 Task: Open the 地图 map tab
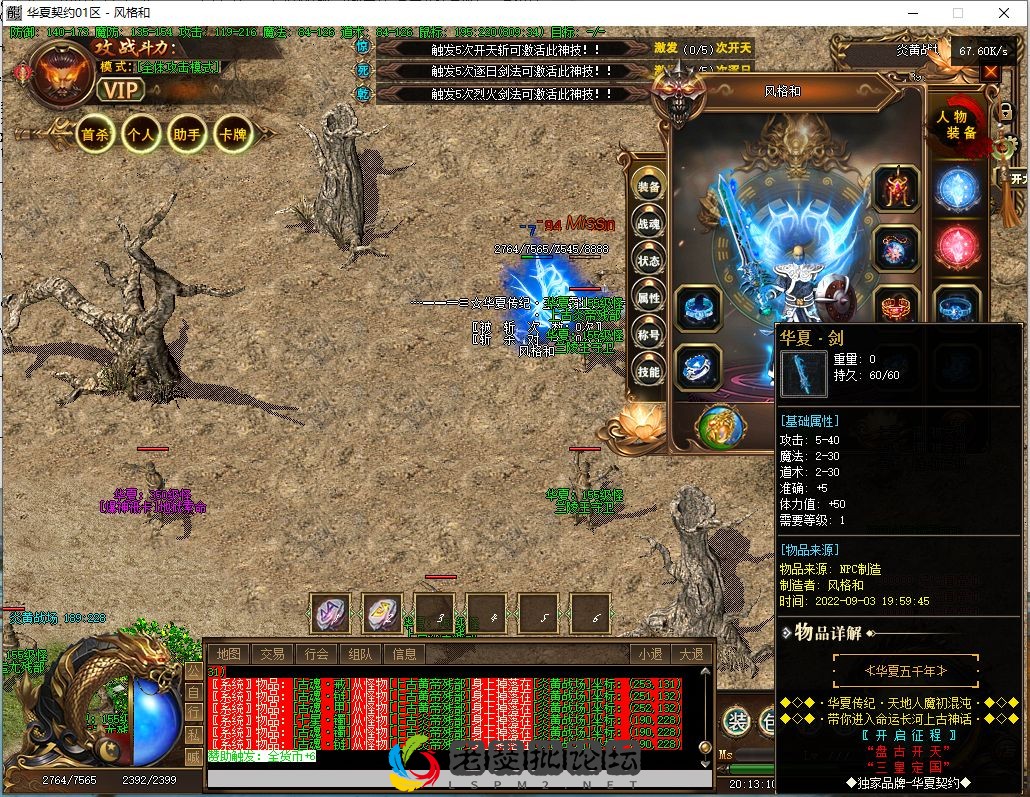(x=228, y=654)
